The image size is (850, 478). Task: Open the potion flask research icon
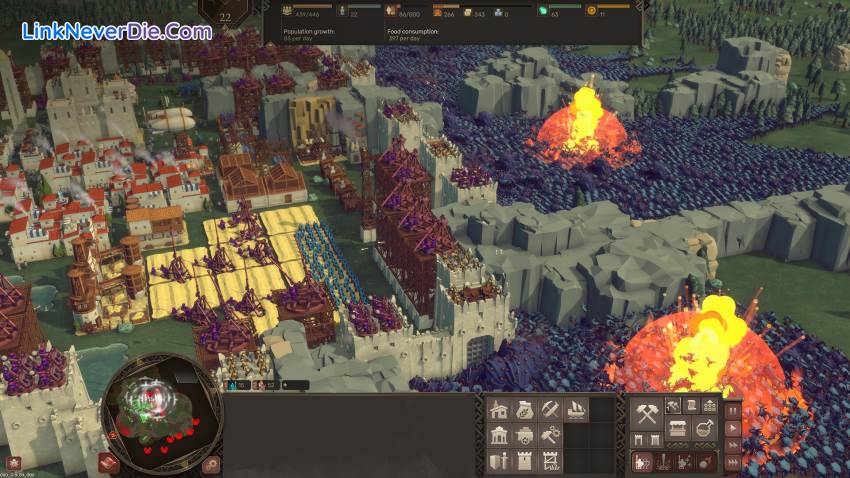point(706,430)
